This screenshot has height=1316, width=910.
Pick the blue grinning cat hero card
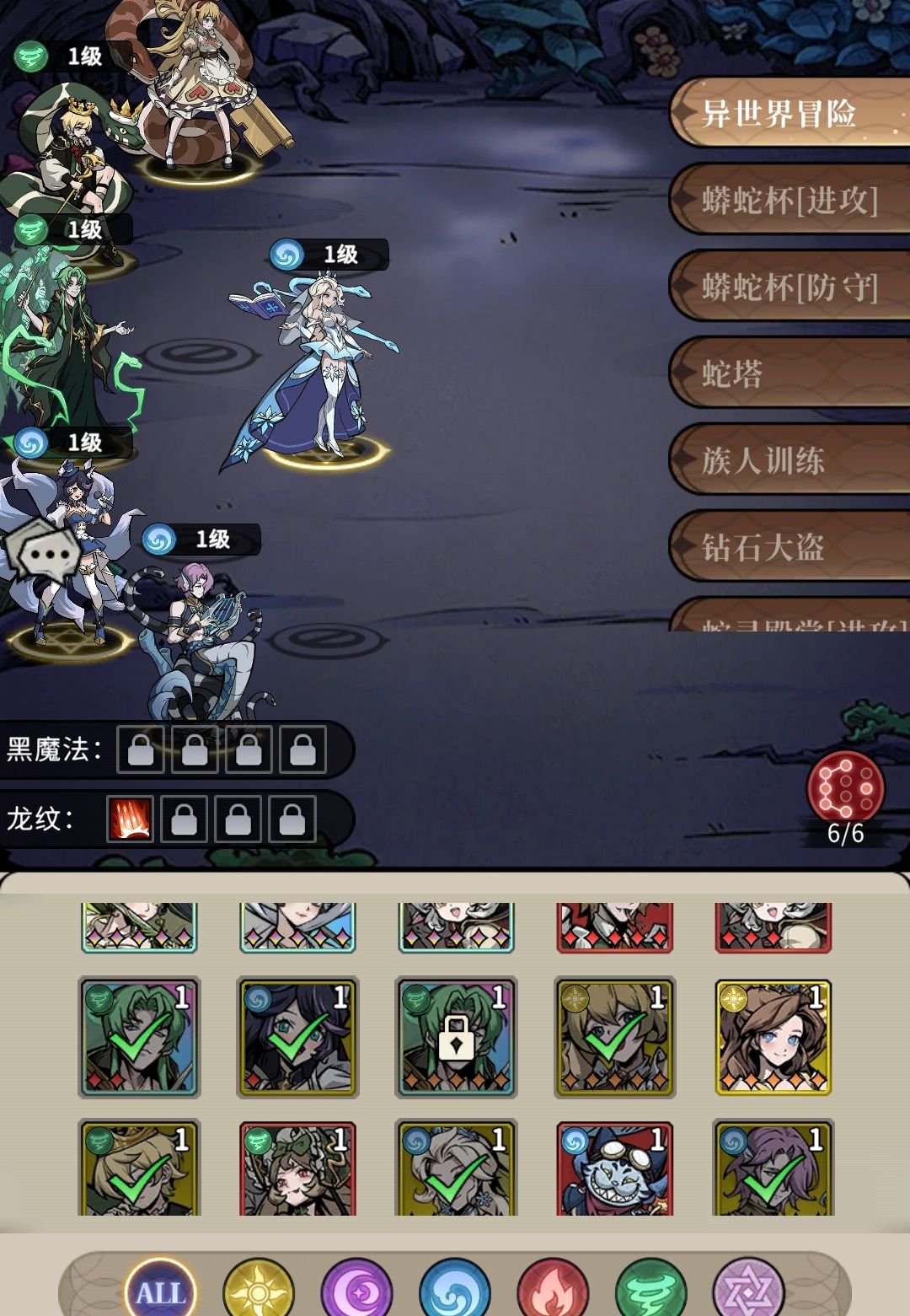point(614,1170)
